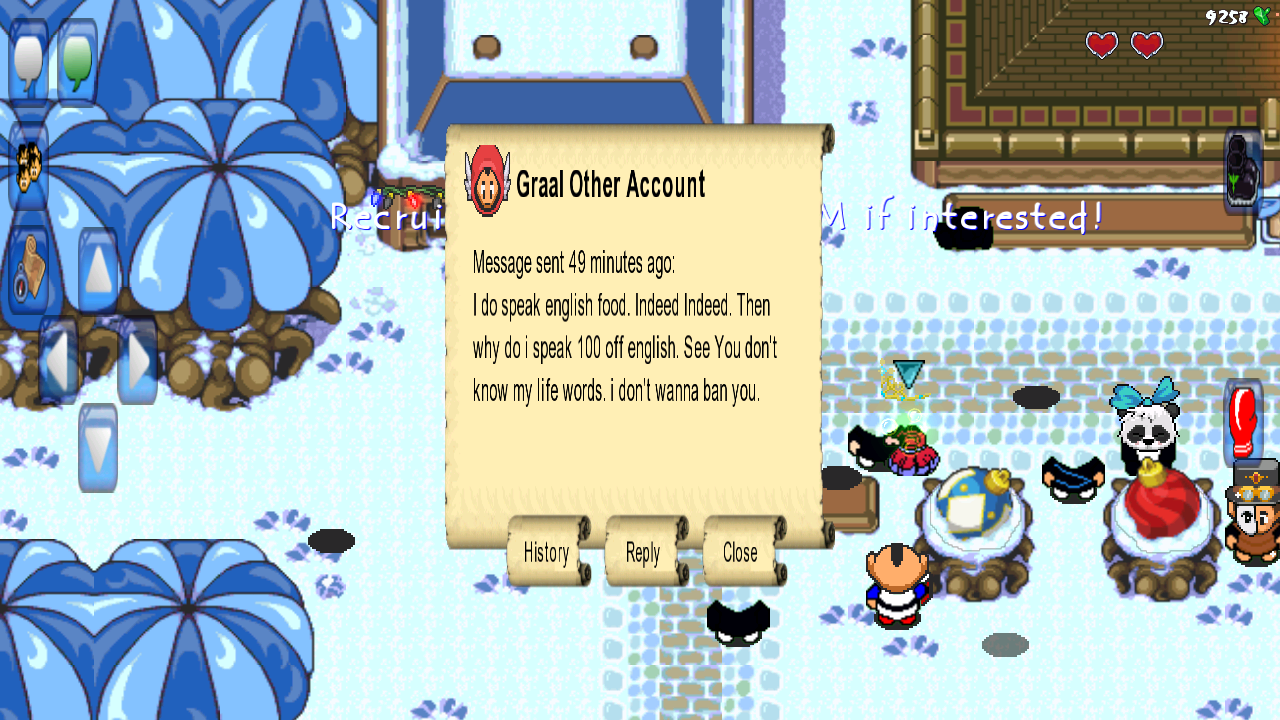Reply to Graal Other Account's message
The image size is (1280, 720).
click(x=643, y=552)
